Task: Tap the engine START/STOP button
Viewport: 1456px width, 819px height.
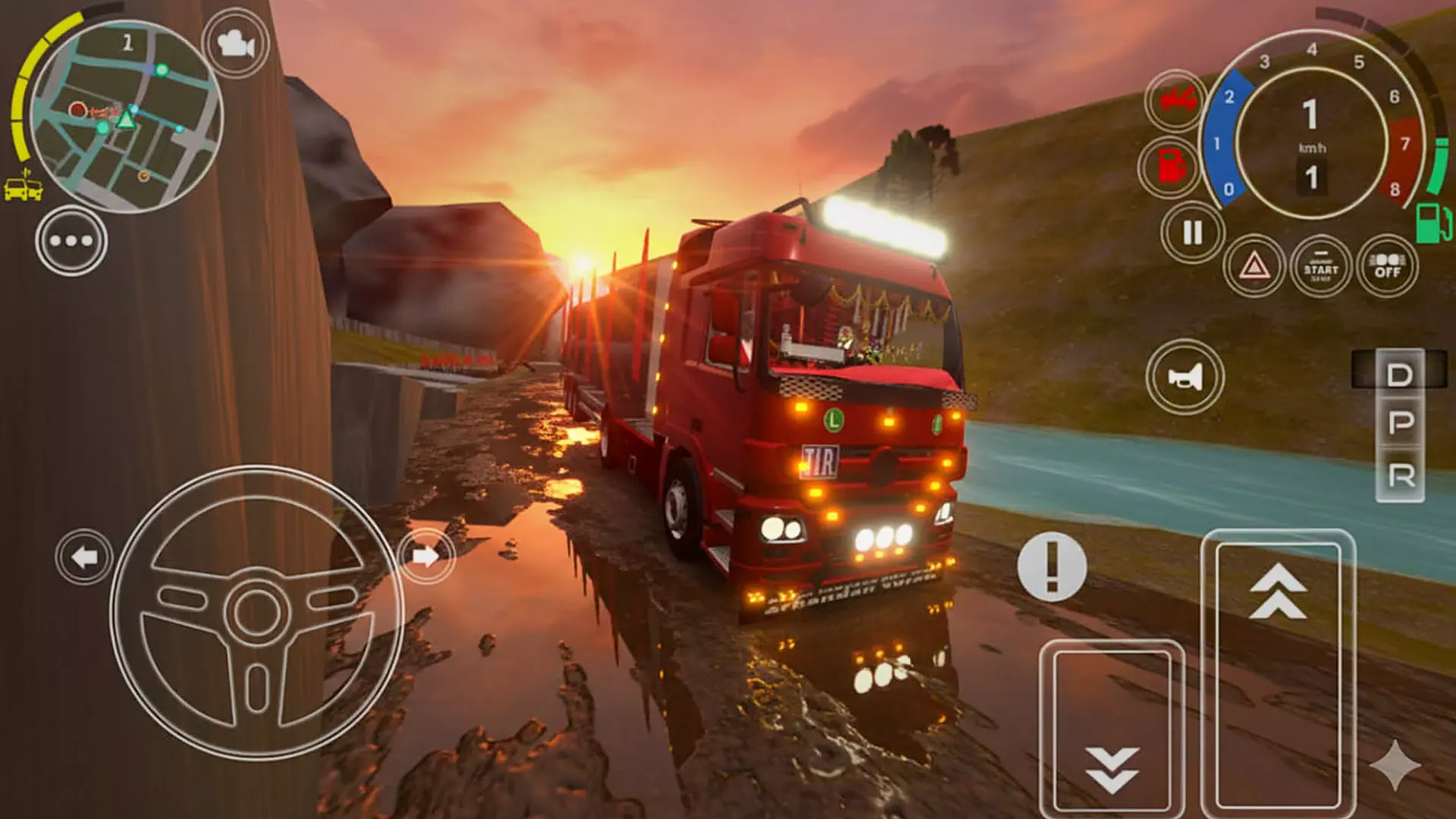Action: pyautogui.click(x=1320, y=266)
